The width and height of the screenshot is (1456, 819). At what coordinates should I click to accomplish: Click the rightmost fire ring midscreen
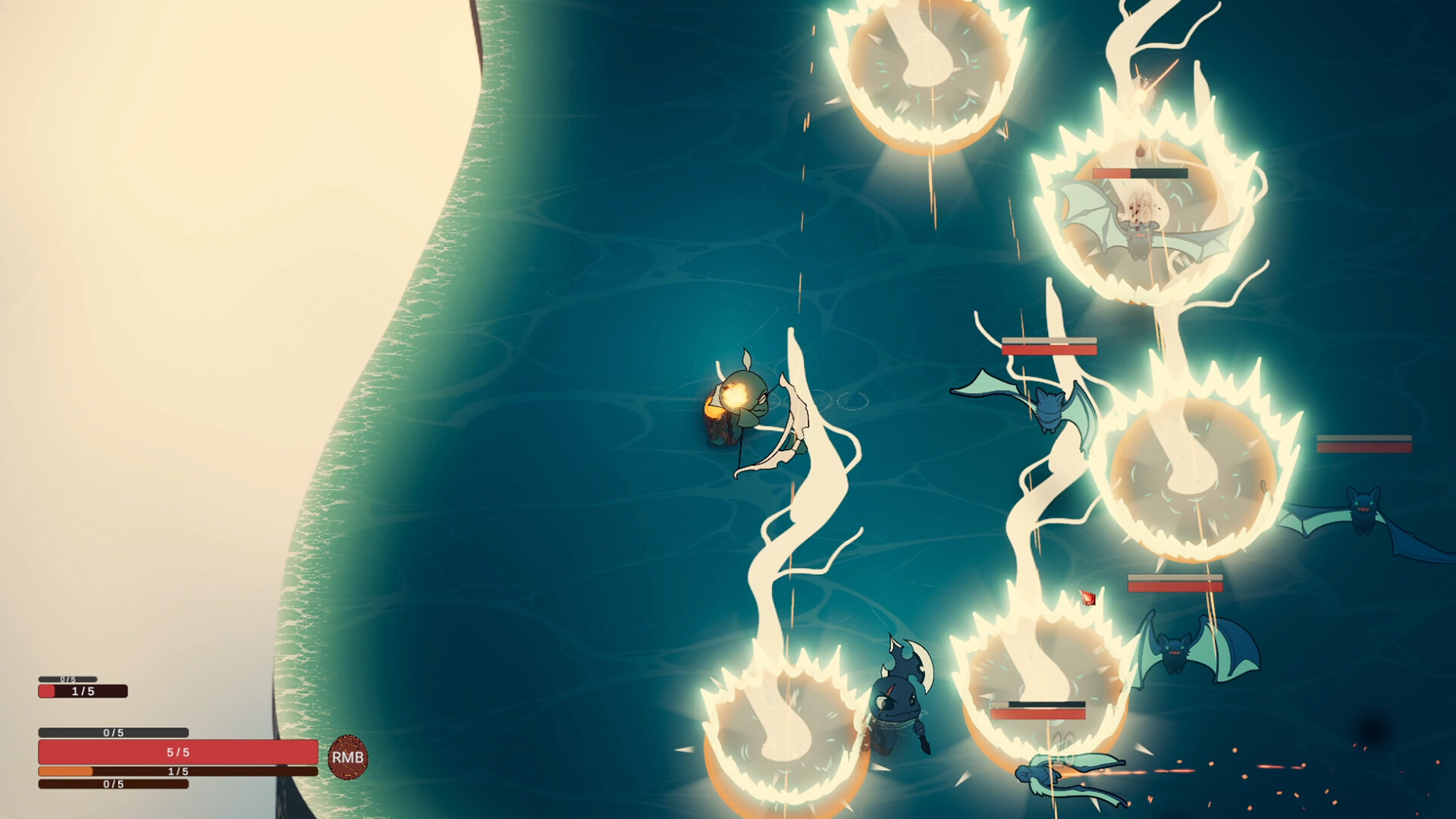(1191, 478)
